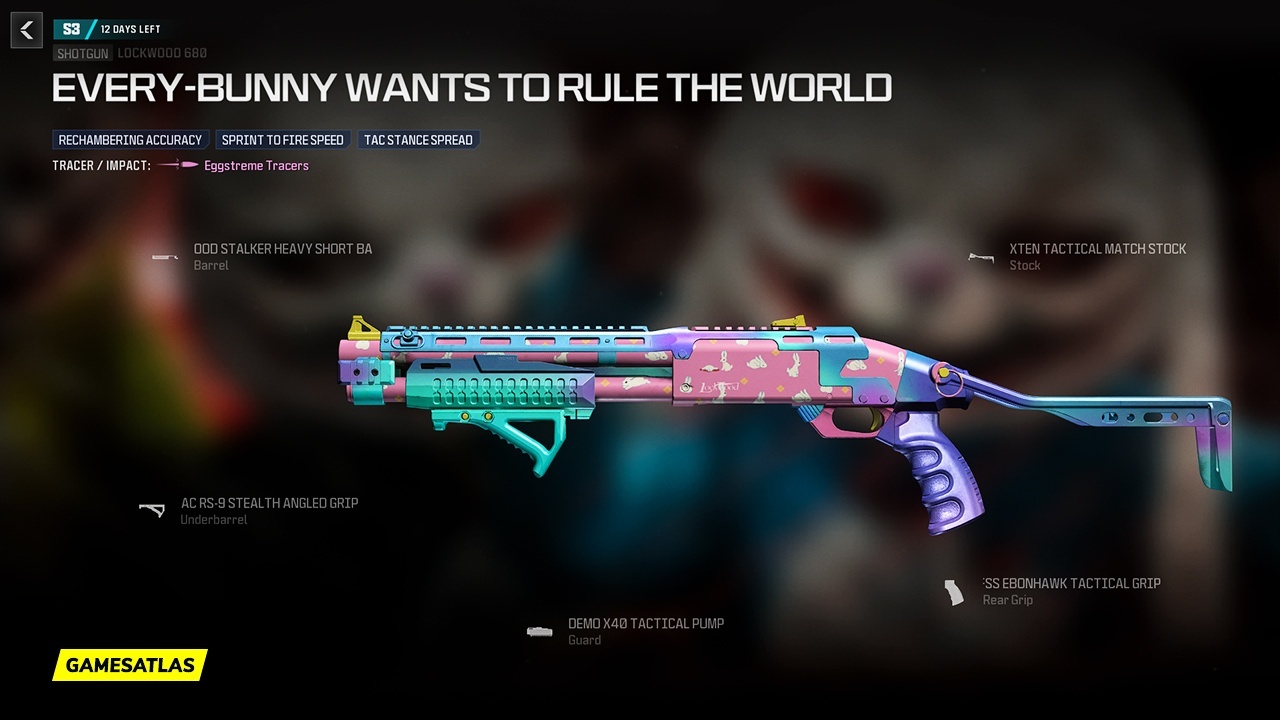Open the Demo X40 Tactical Pump guard icon
Image resolution: width=1280 pixels, height=720 pixels.
(x=540, y=631)
